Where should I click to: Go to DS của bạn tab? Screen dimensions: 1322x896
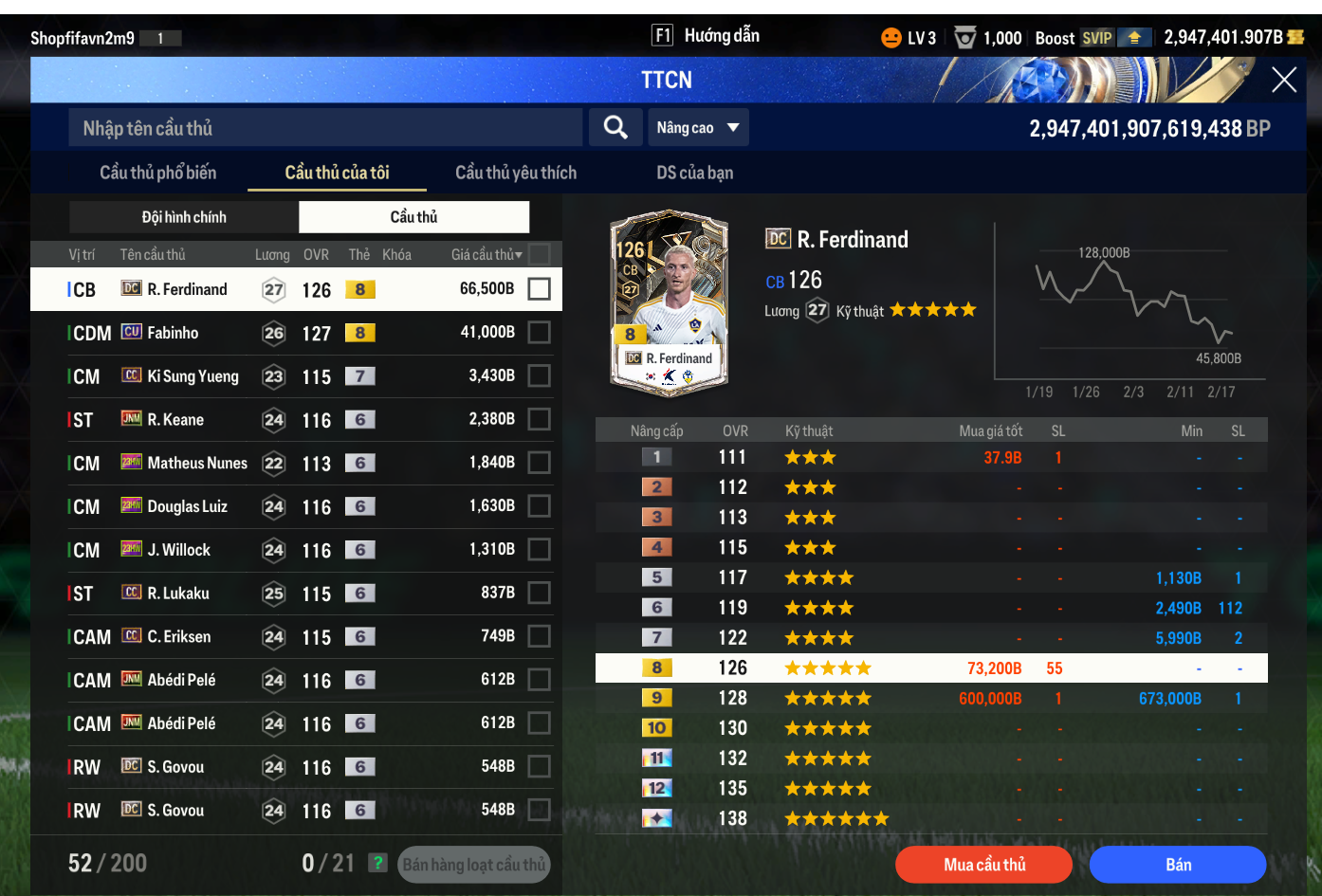pyautogui.click(x=694, y=173)
